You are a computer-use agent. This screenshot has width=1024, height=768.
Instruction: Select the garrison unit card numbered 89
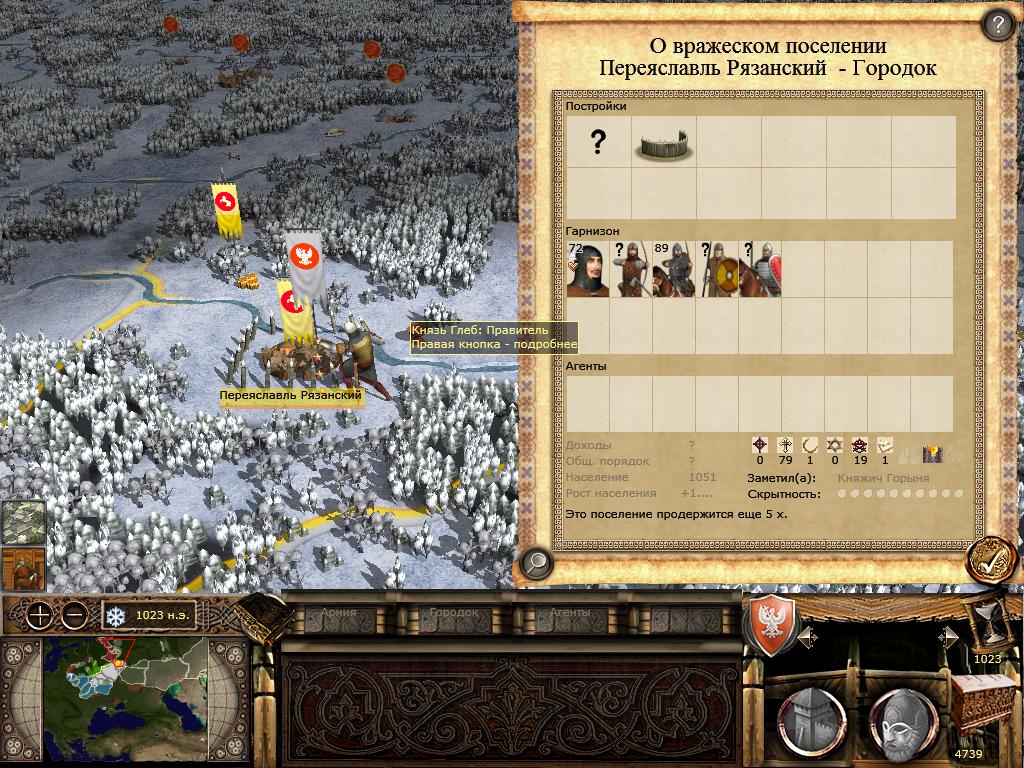point(673,269)
